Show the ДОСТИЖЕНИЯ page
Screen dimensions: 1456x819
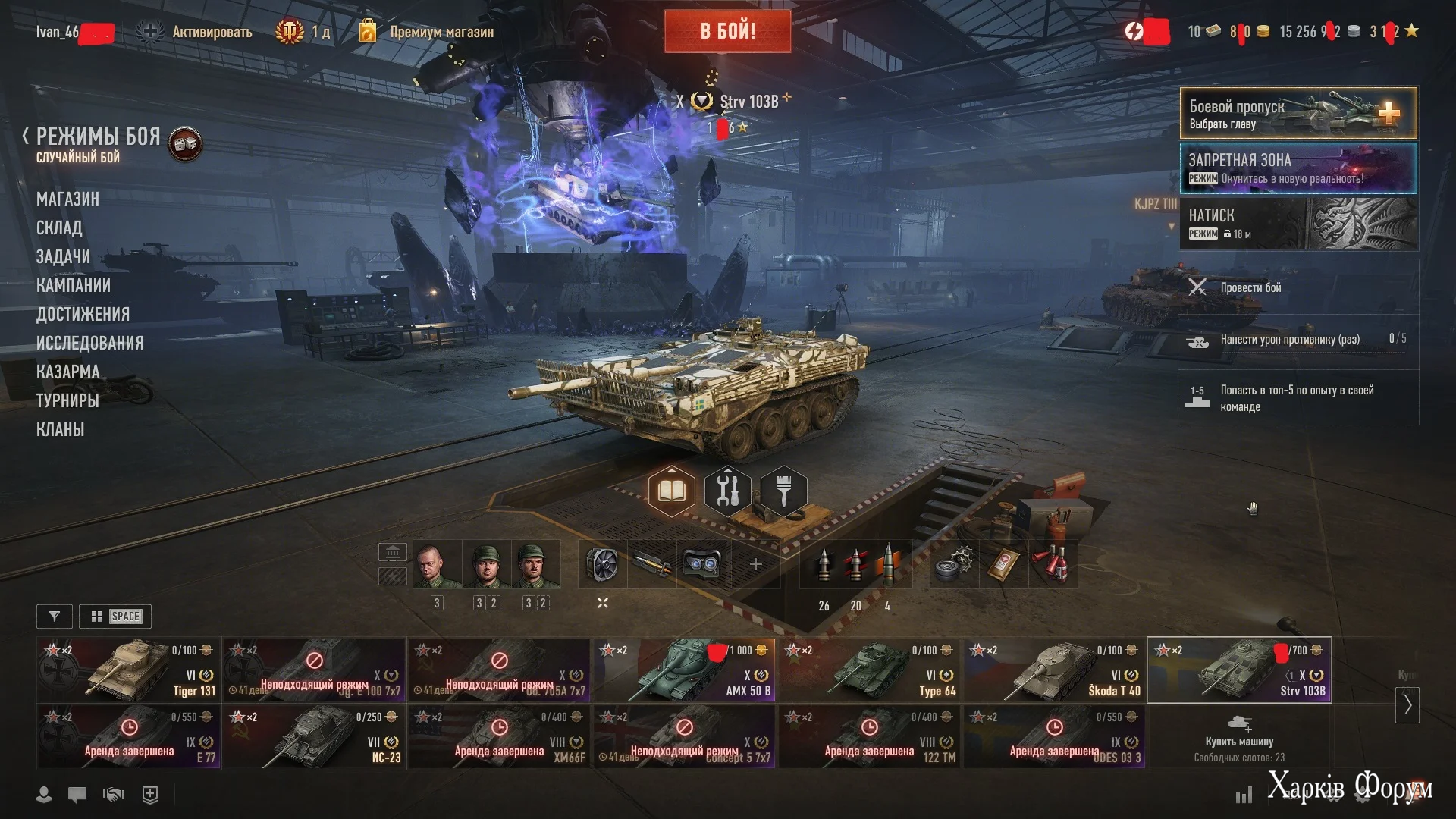click(83, 314)
